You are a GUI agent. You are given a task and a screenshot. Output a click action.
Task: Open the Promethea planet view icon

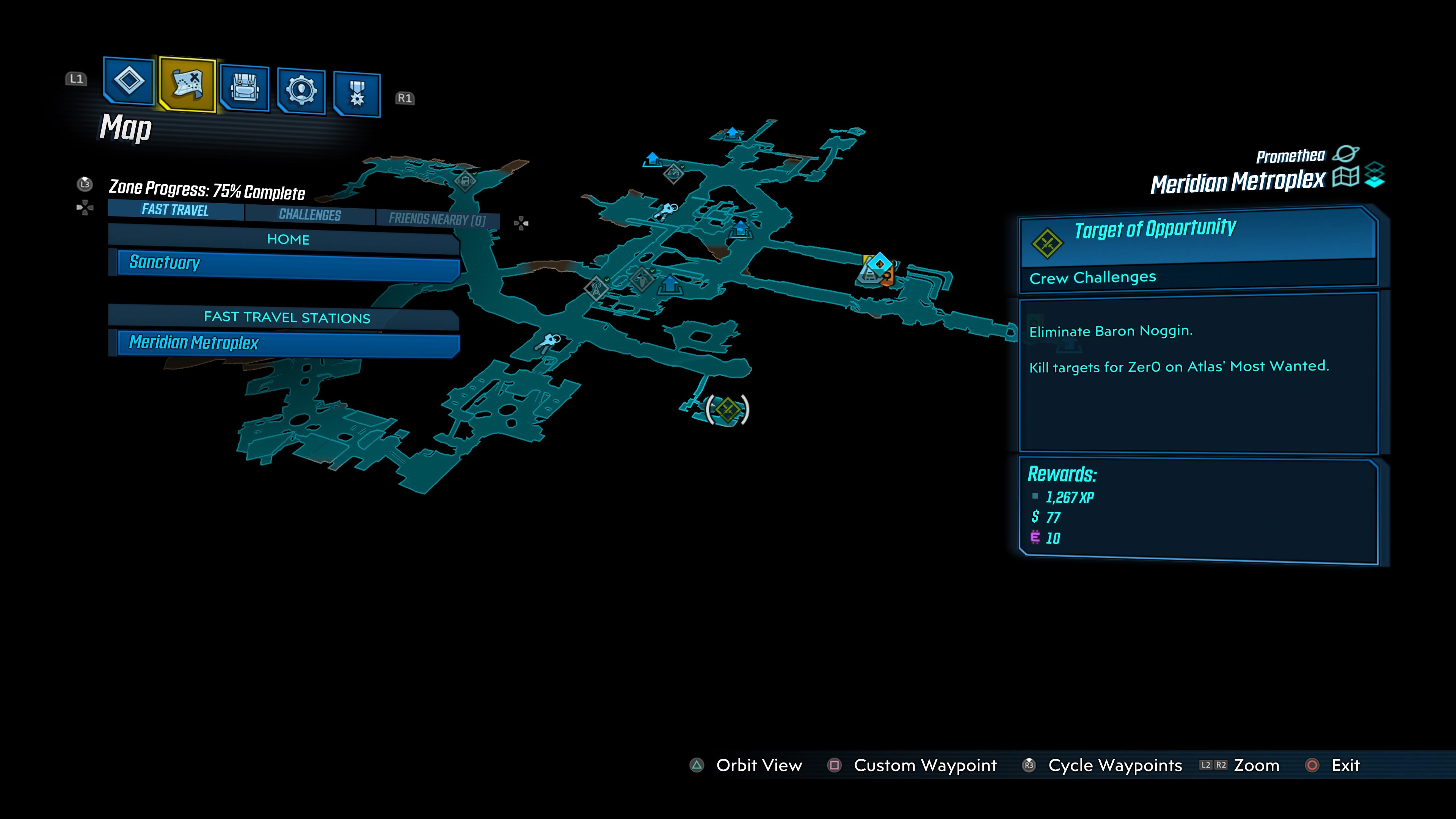pos(1346,154)
